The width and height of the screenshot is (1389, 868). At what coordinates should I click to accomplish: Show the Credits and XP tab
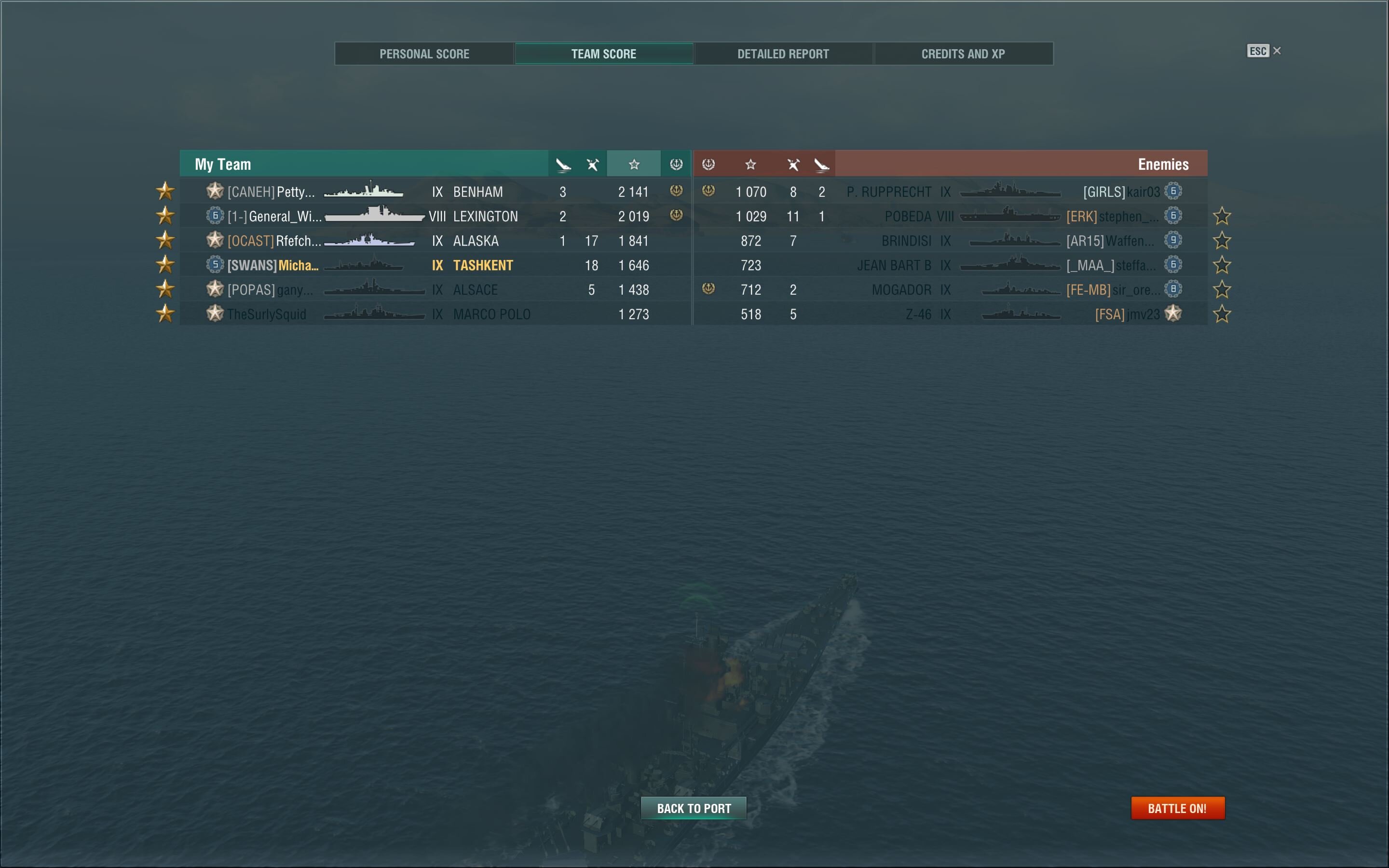(963, 54)
